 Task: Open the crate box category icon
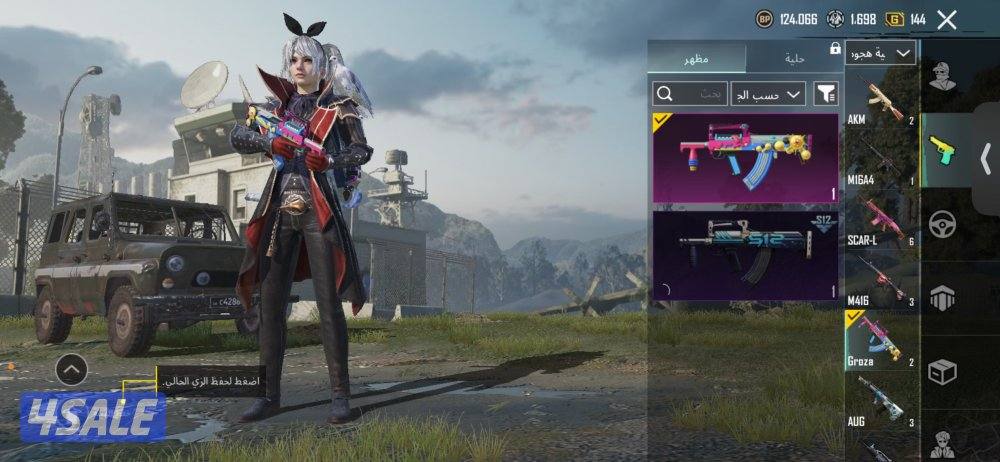click(x=942, y=371)
